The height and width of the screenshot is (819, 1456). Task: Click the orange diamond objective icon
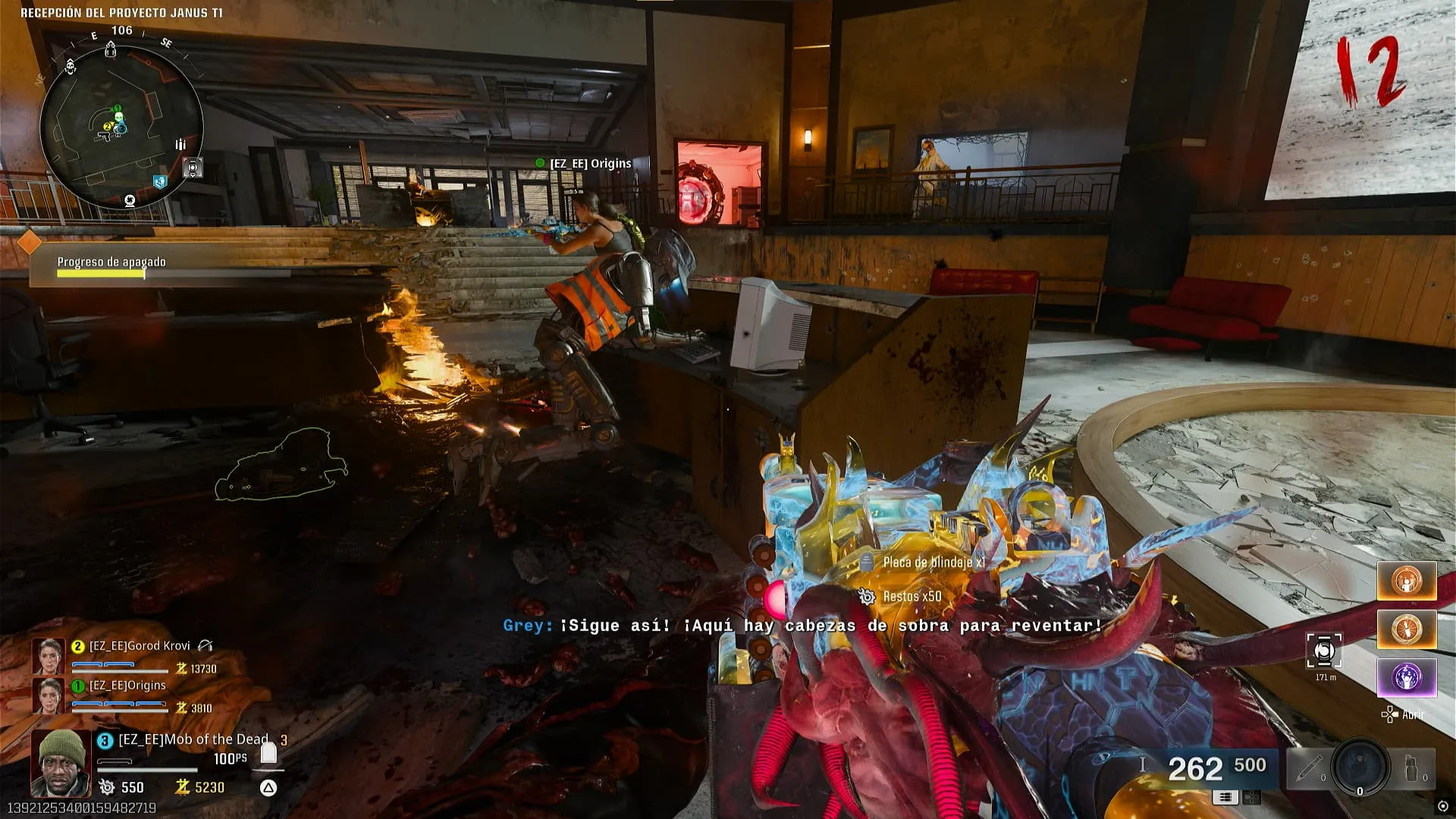tap(29, 243)
